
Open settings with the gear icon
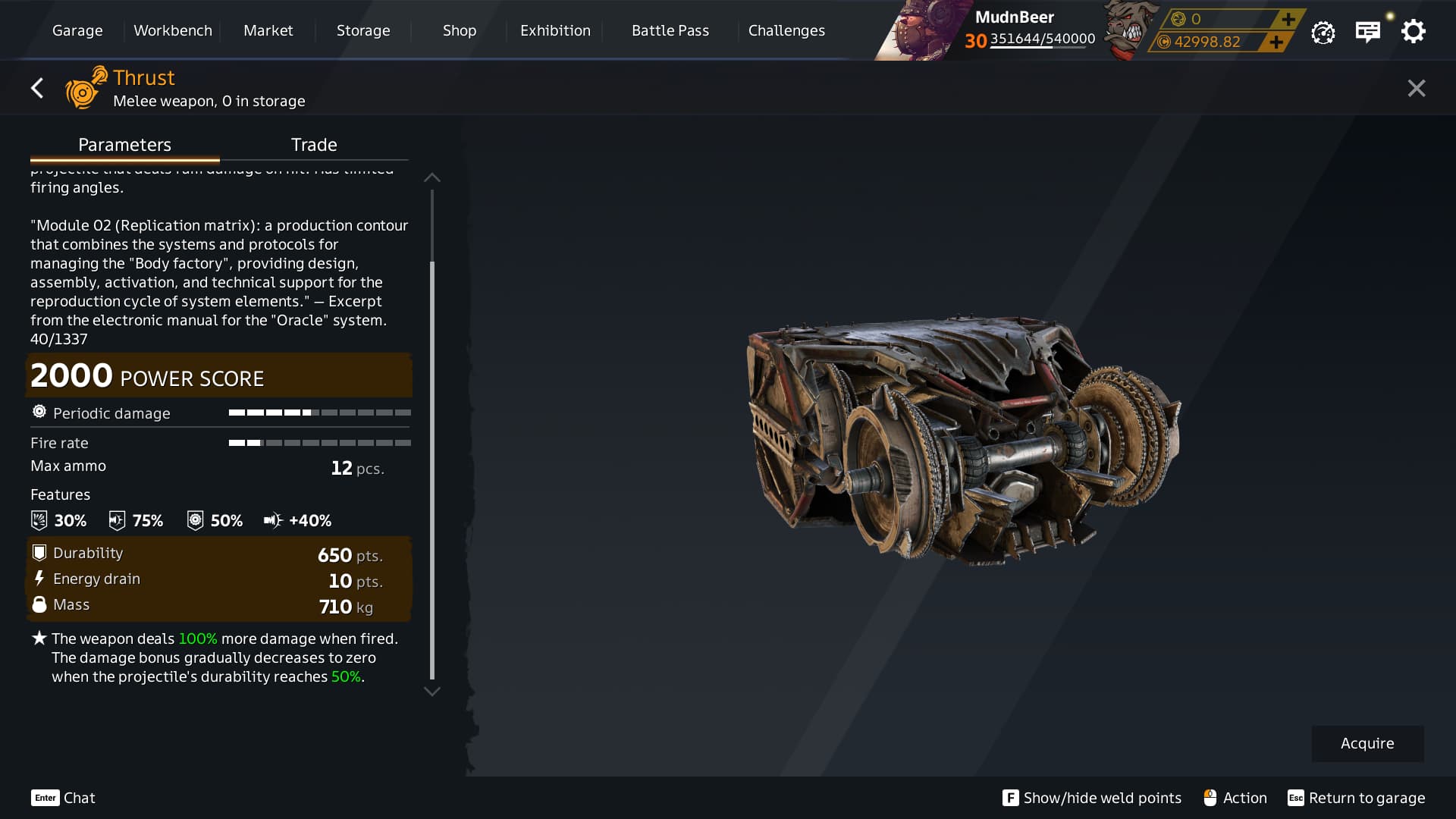point(1413,32)
